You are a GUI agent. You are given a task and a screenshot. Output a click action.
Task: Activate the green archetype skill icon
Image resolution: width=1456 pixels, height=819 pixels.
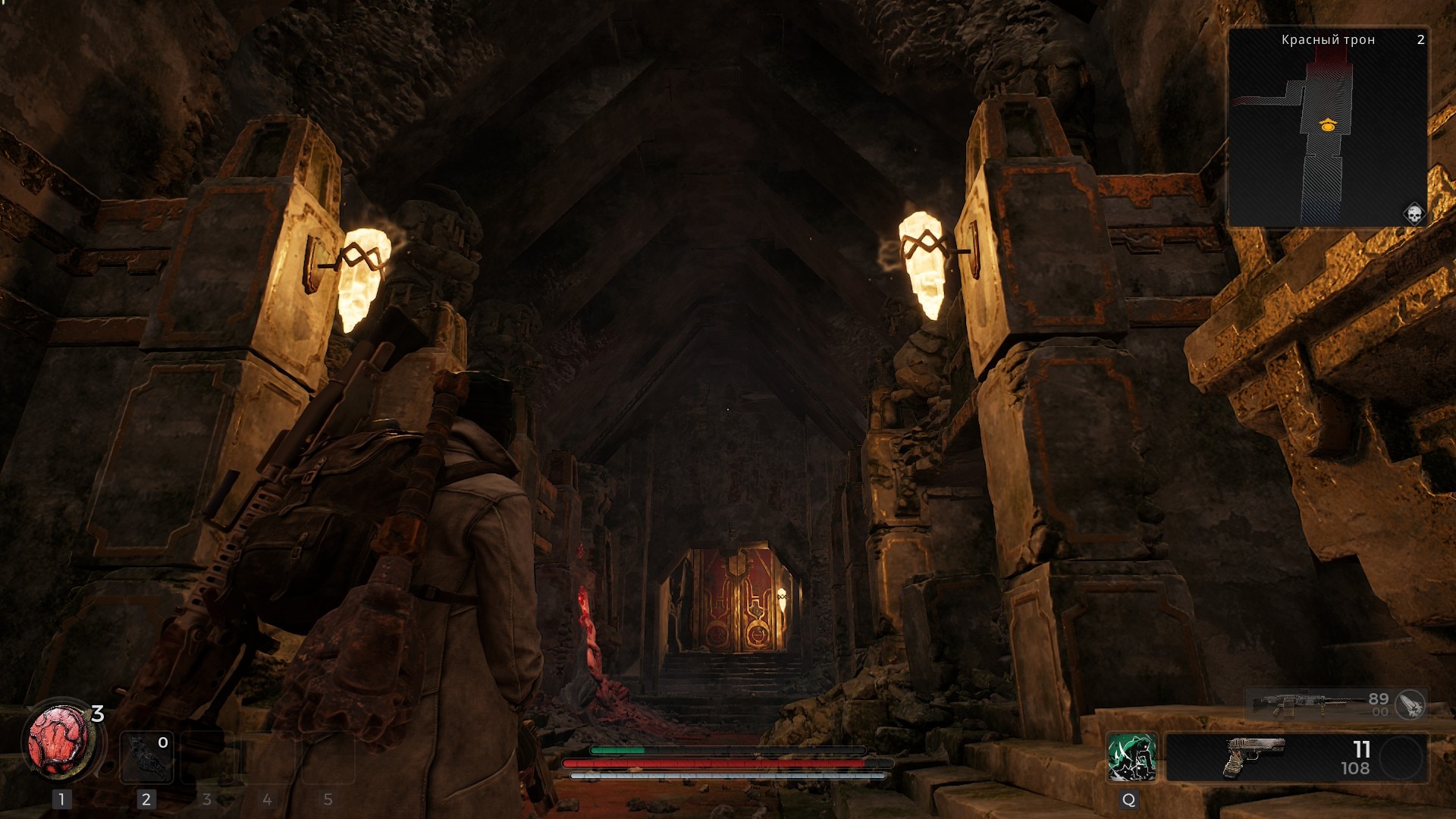1131,757
